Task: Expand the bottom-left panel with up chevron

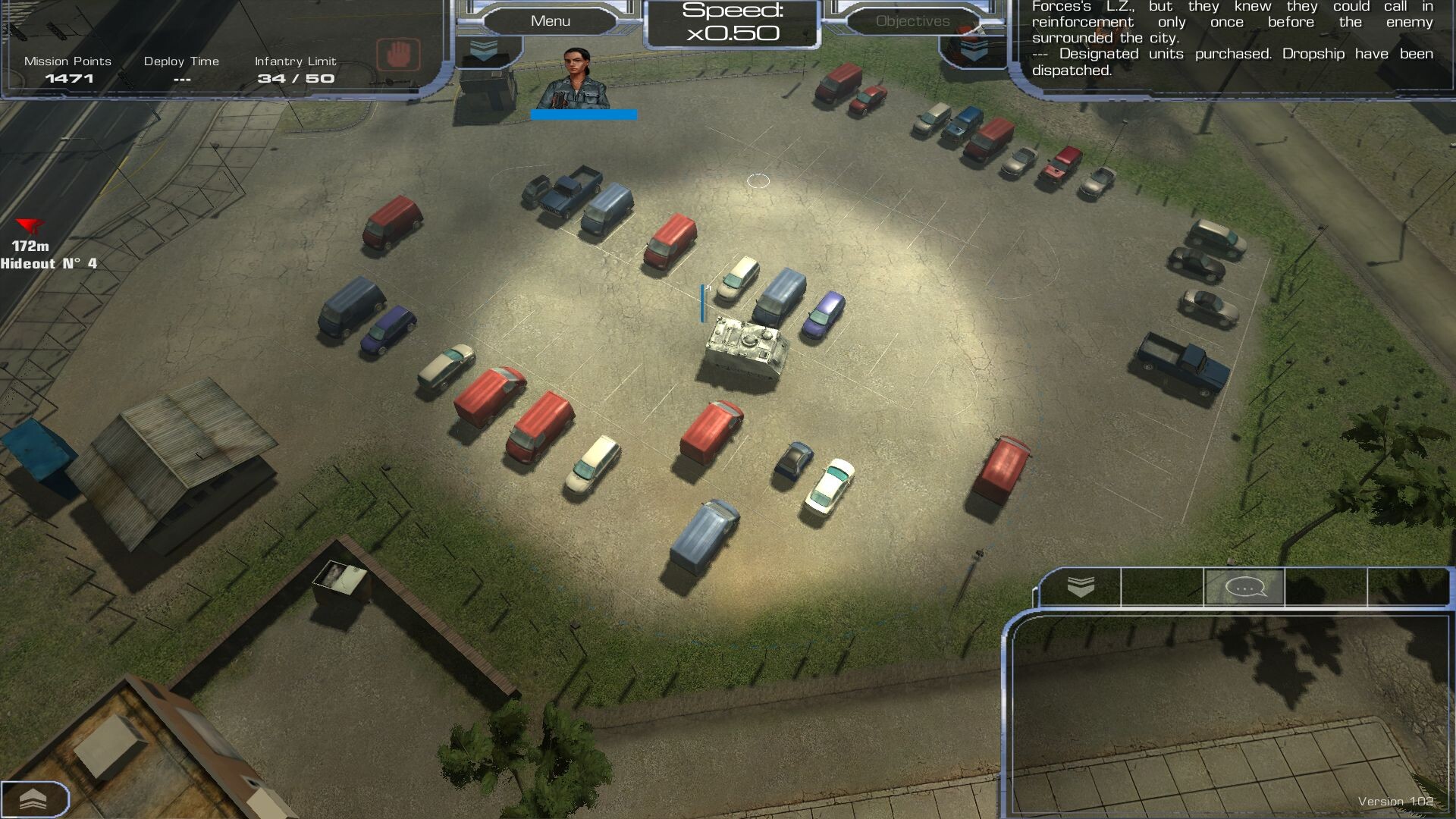Action: pos(33,799)
